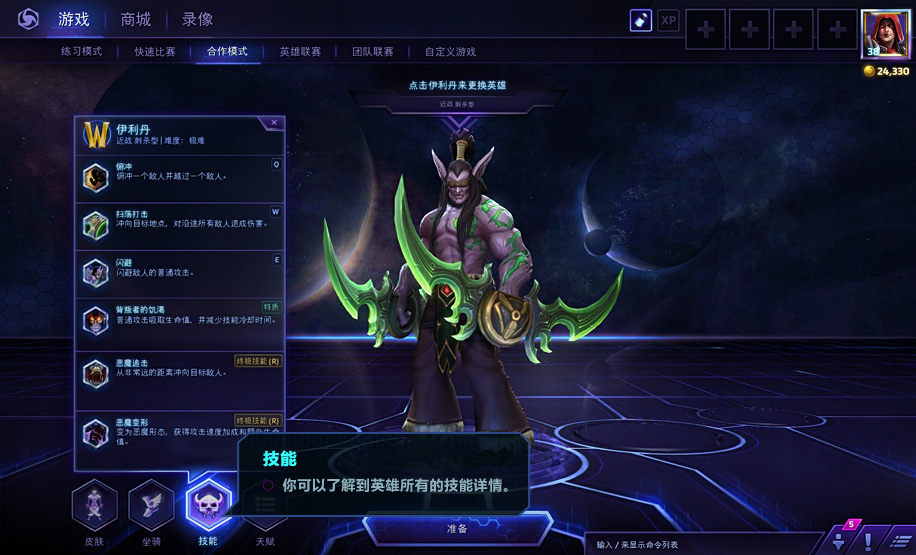
Task: Select the 游戏 (Game) menu
Action: (73, 19)
